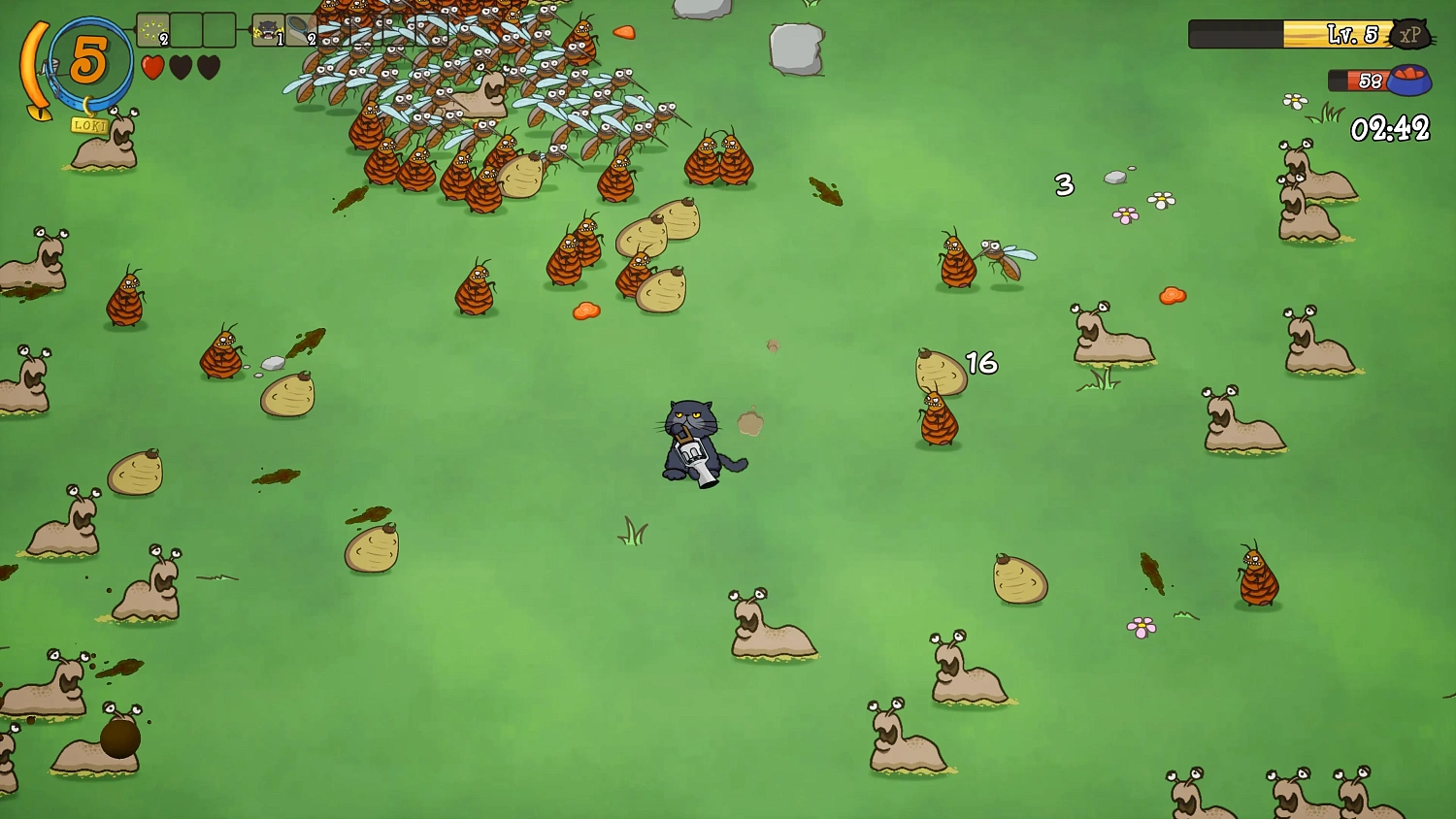Viewport: 1456px width, 819px height.
Task: Click the number 16 damage counter
Action: pyautogui.click(x=980, y=364)
